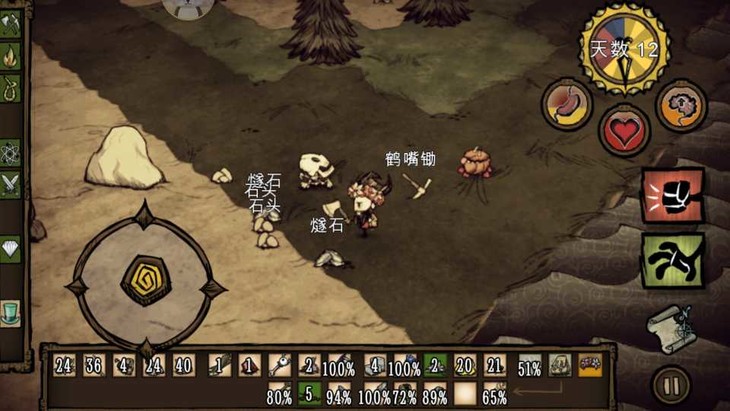
Task: Tap the day 12 clock dial
Action: 625,48
